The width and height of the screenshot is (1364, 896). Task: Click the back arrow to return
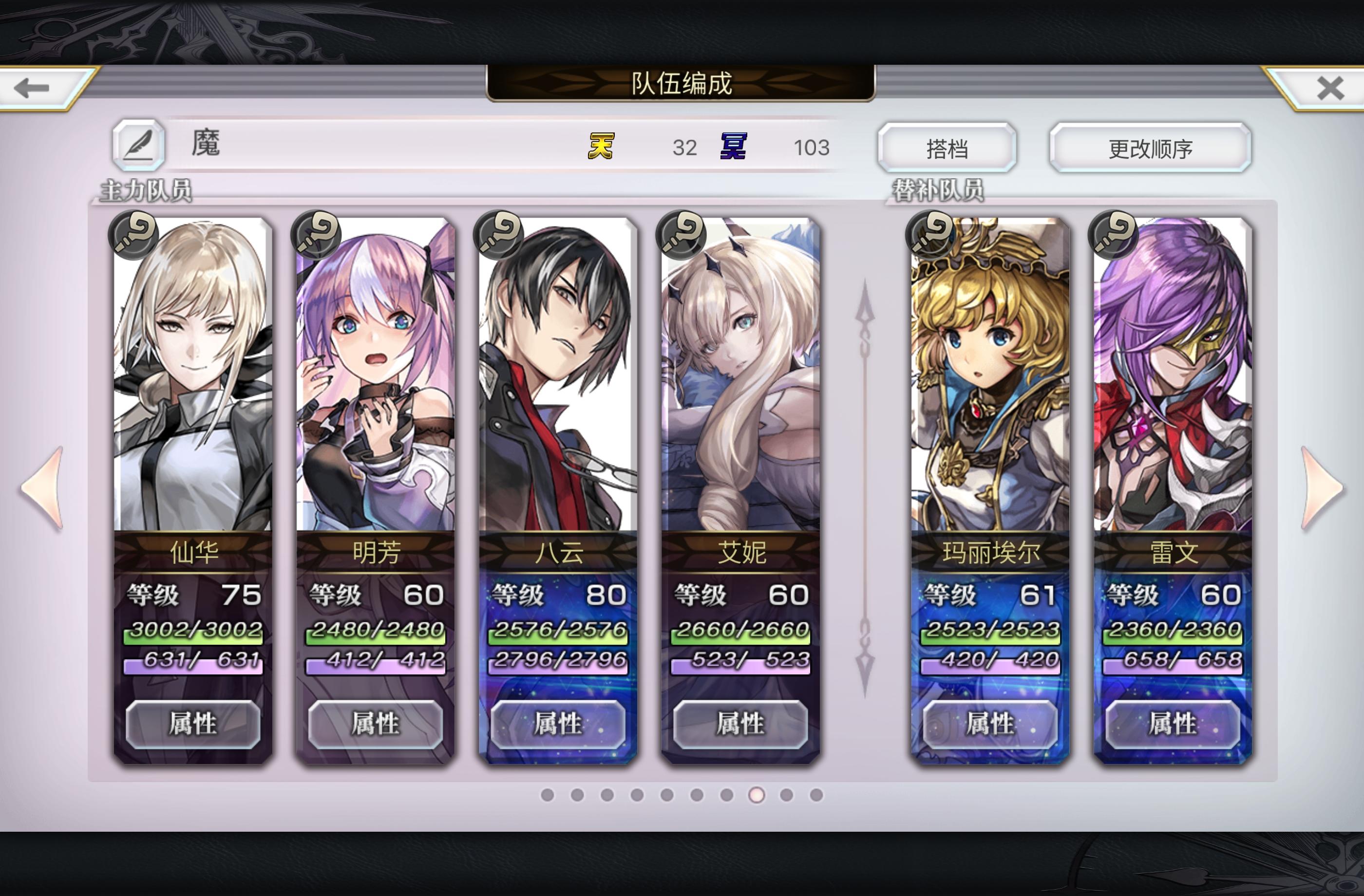click(x=32, y=88)
